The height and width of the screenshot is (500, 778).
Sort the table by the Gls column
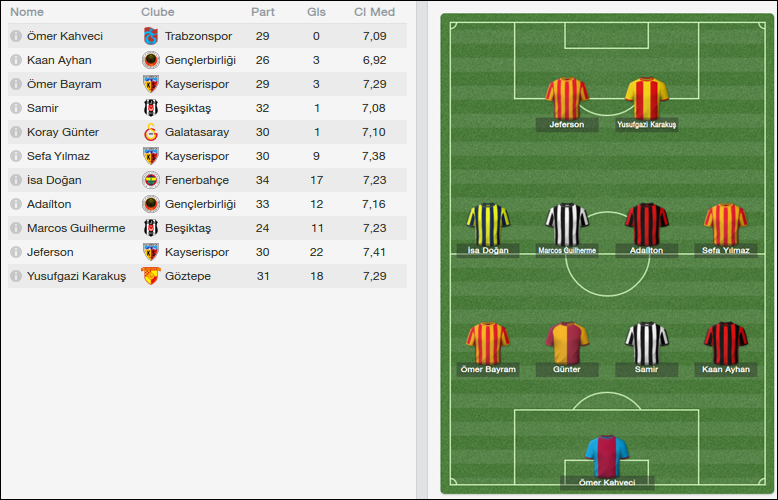pos(316,12)
